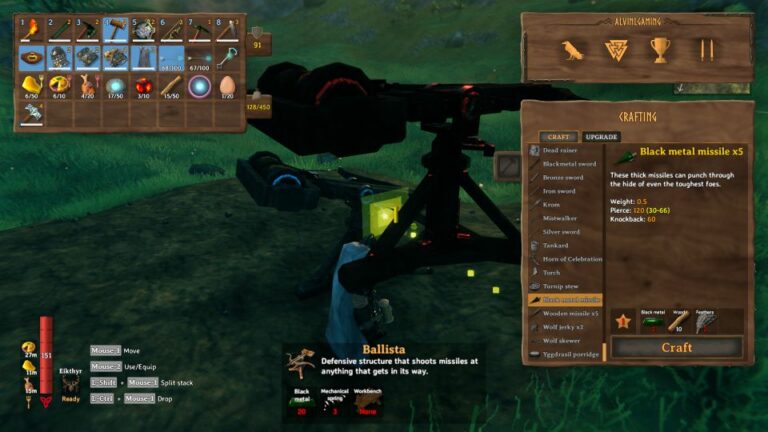Click the valknut triangle icon
768x432 pixels.
tap(616, 50)
